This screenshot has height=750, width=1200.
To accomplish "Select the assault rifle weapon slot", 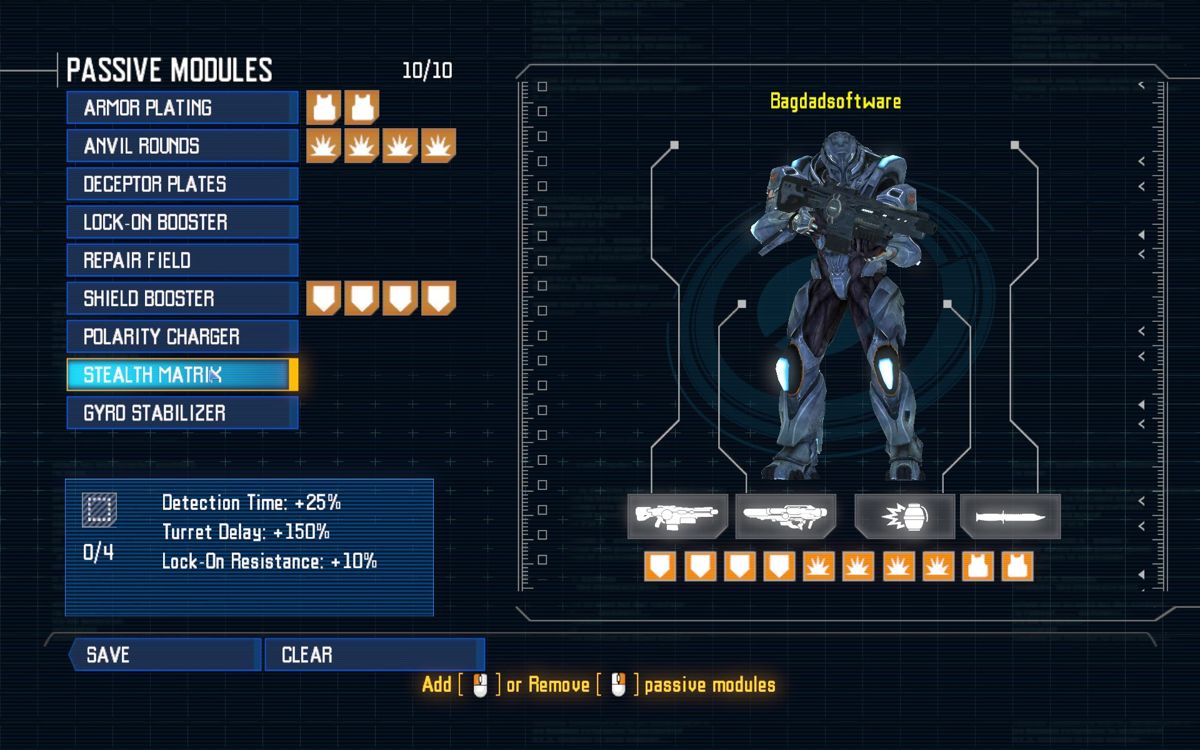I will point(677,517).
